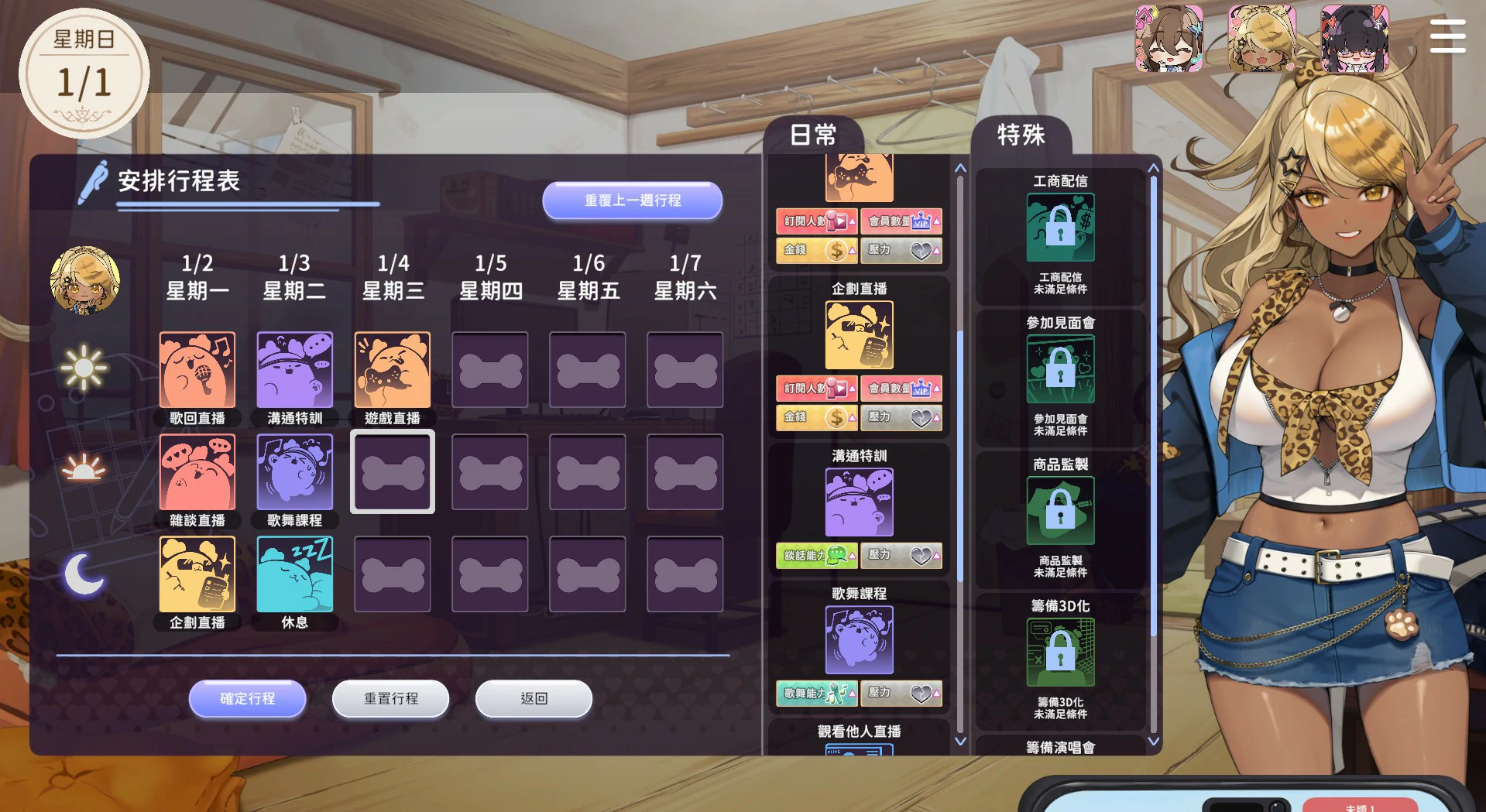Click the 溝通特訓 training icon in the daily panel
Screen dimensions: 1486x812
point(860,502)
